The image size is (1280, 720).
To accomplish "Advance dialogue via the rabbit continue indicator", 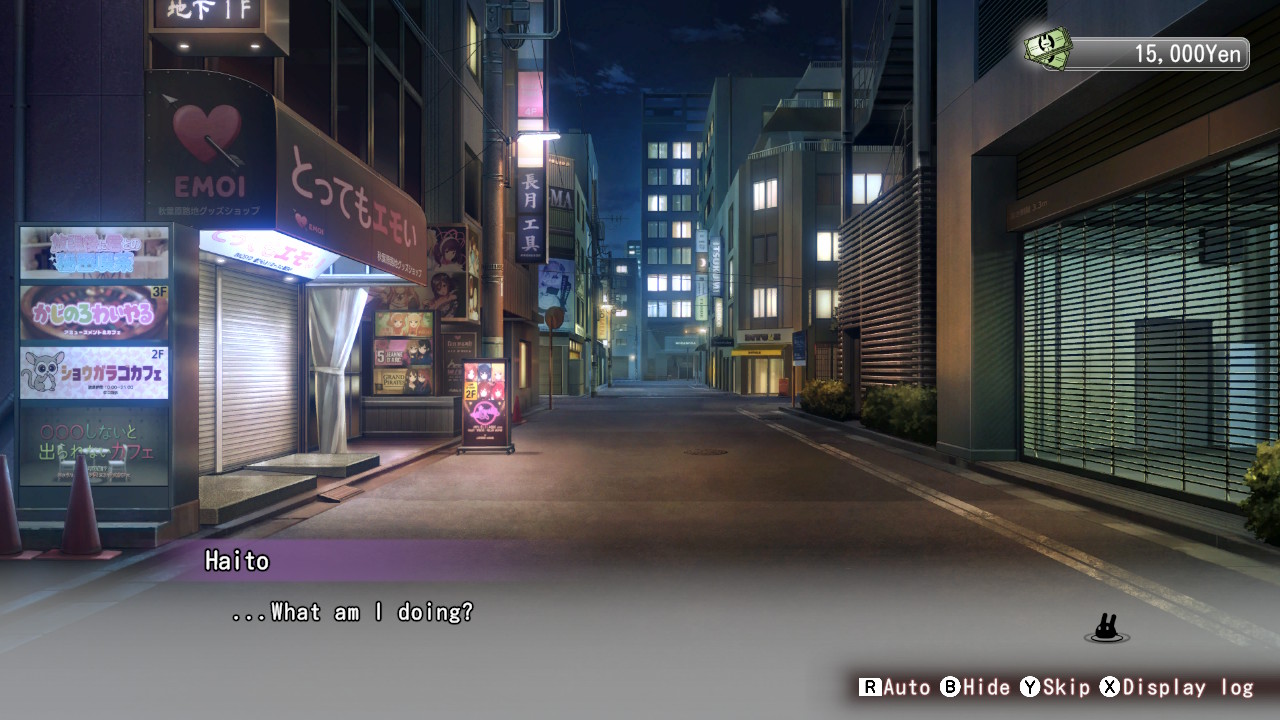I will click(1106, 629).
